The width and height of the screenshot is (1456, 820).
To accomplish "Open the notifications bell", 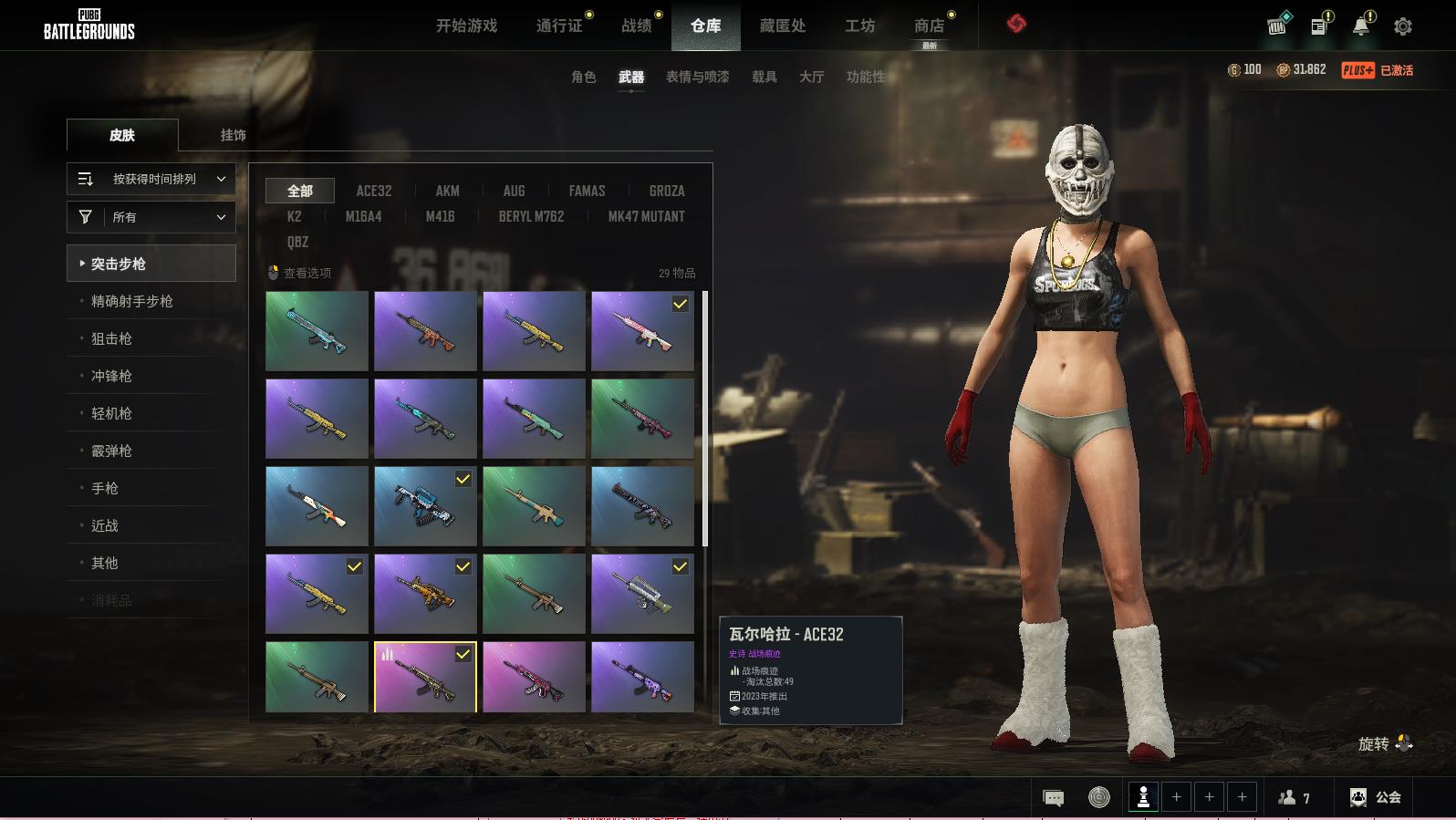I will pyautogui.click(x=1361, y=26).
